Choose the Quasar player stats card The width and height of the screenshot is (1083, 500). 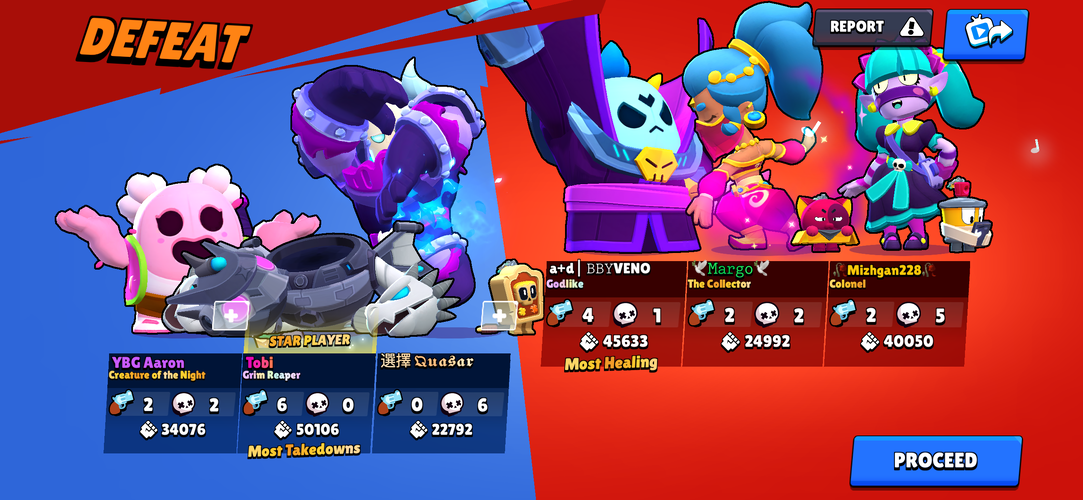point(440,400)
